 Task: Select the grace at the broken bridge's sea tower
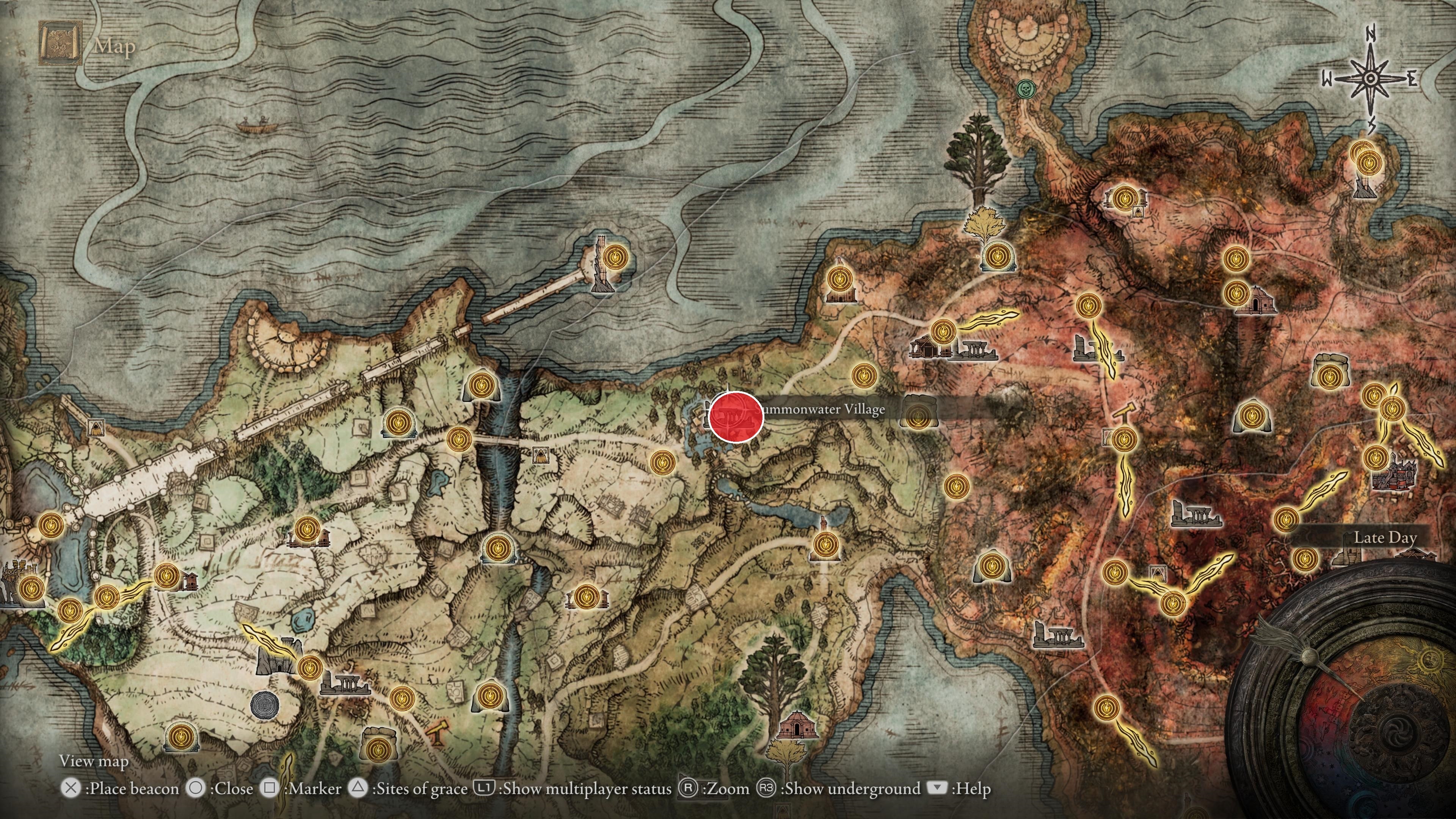pos(614,257)
